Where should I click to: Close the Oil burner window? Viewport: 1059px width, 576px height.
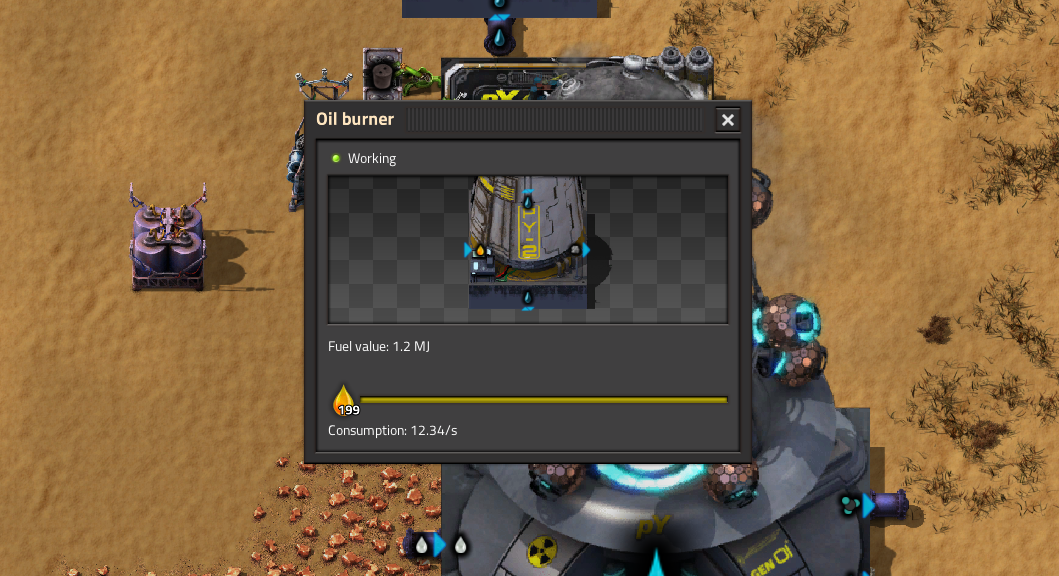[x=728, y=120]
